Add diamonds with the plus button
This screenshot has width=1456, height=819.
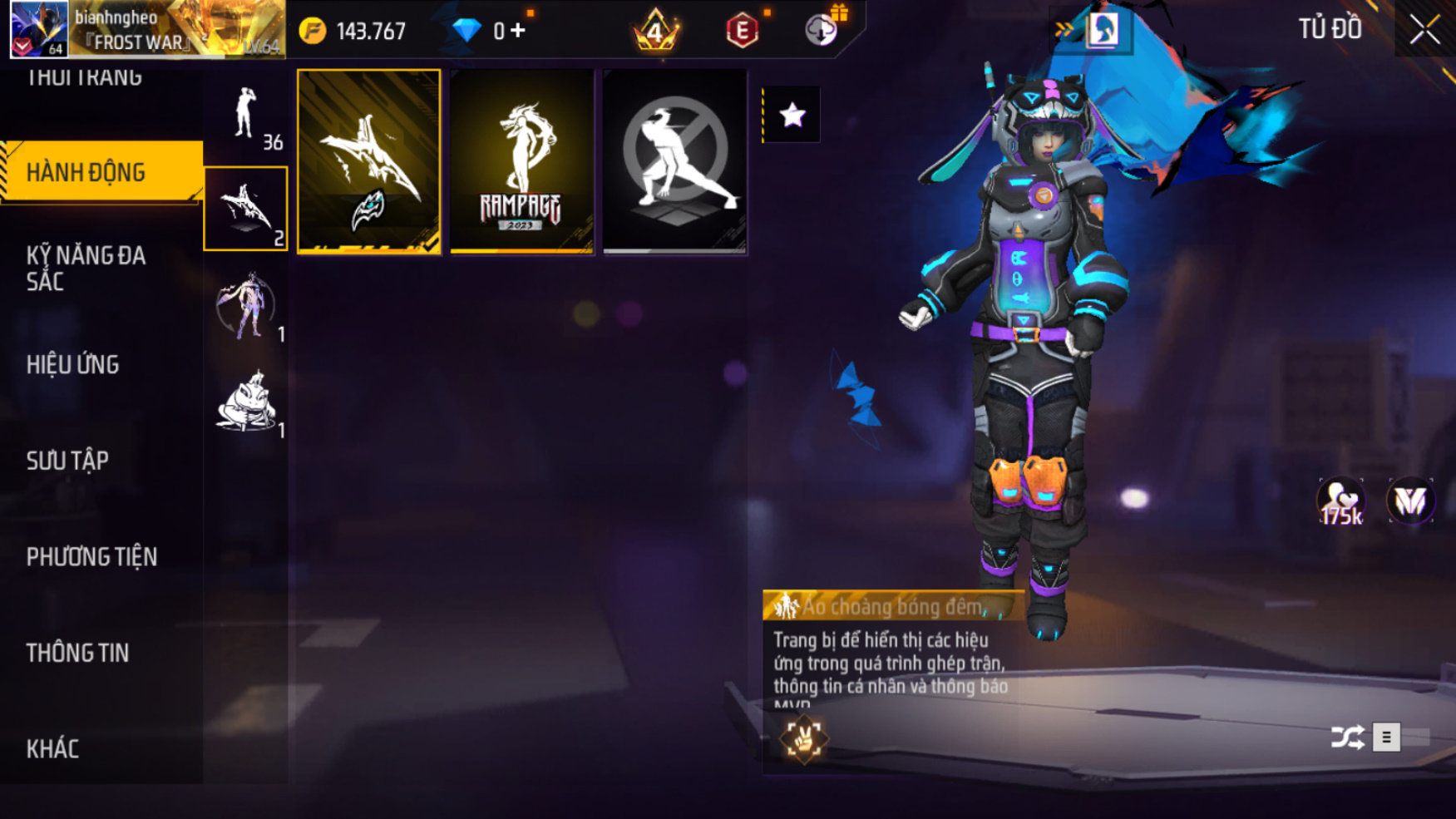[518, 31]
